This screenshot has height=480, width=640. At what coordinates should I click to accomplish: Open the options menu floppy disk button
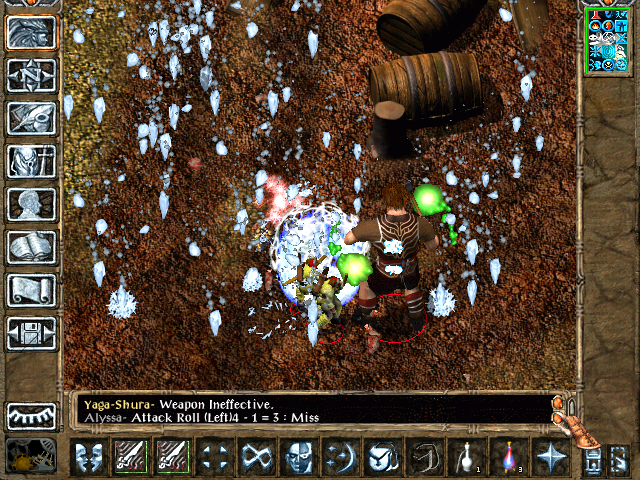(32, 333)
